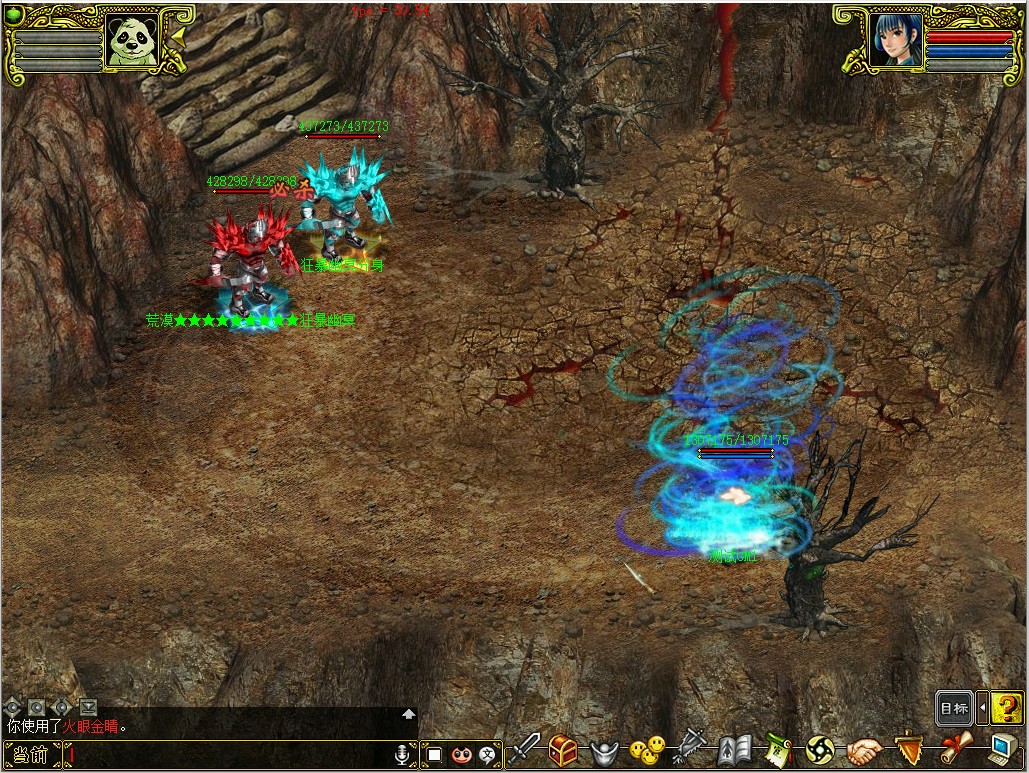
Task: Open the orange pennant banner icon
Action: (908, 749)
